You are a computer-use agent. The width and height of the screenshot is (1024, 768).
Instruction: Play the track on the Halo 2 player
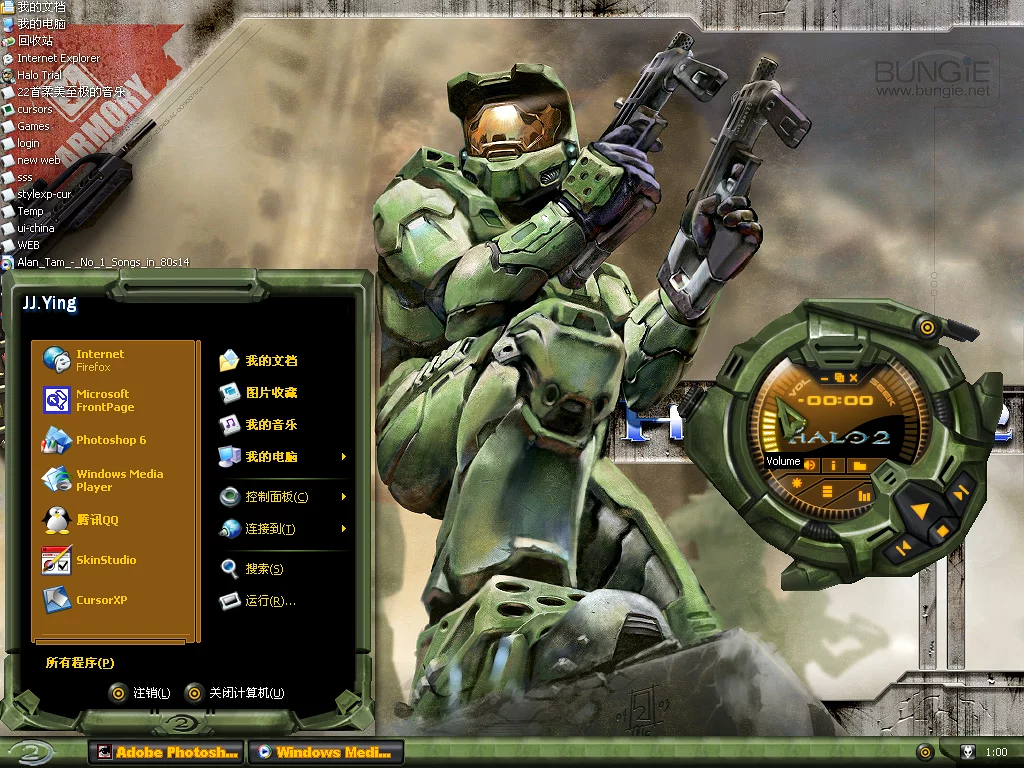[x=920, y=511]
